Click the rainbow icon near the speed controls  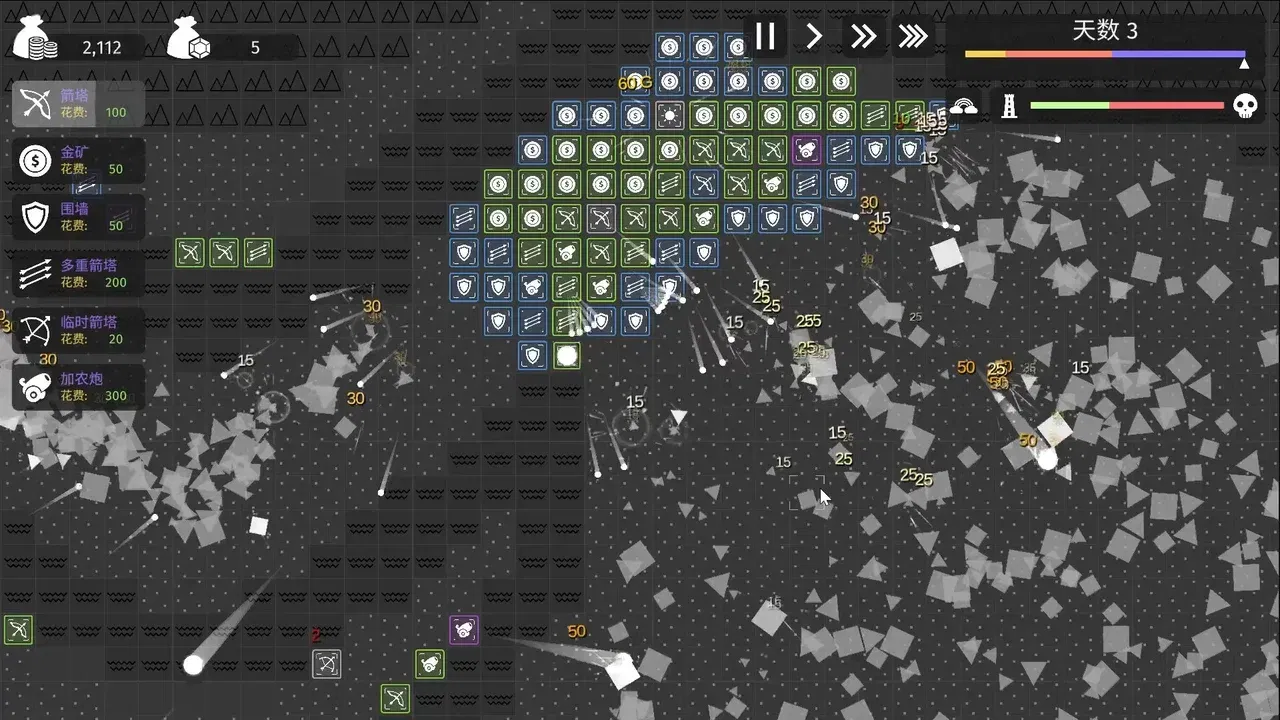[963, 104]
